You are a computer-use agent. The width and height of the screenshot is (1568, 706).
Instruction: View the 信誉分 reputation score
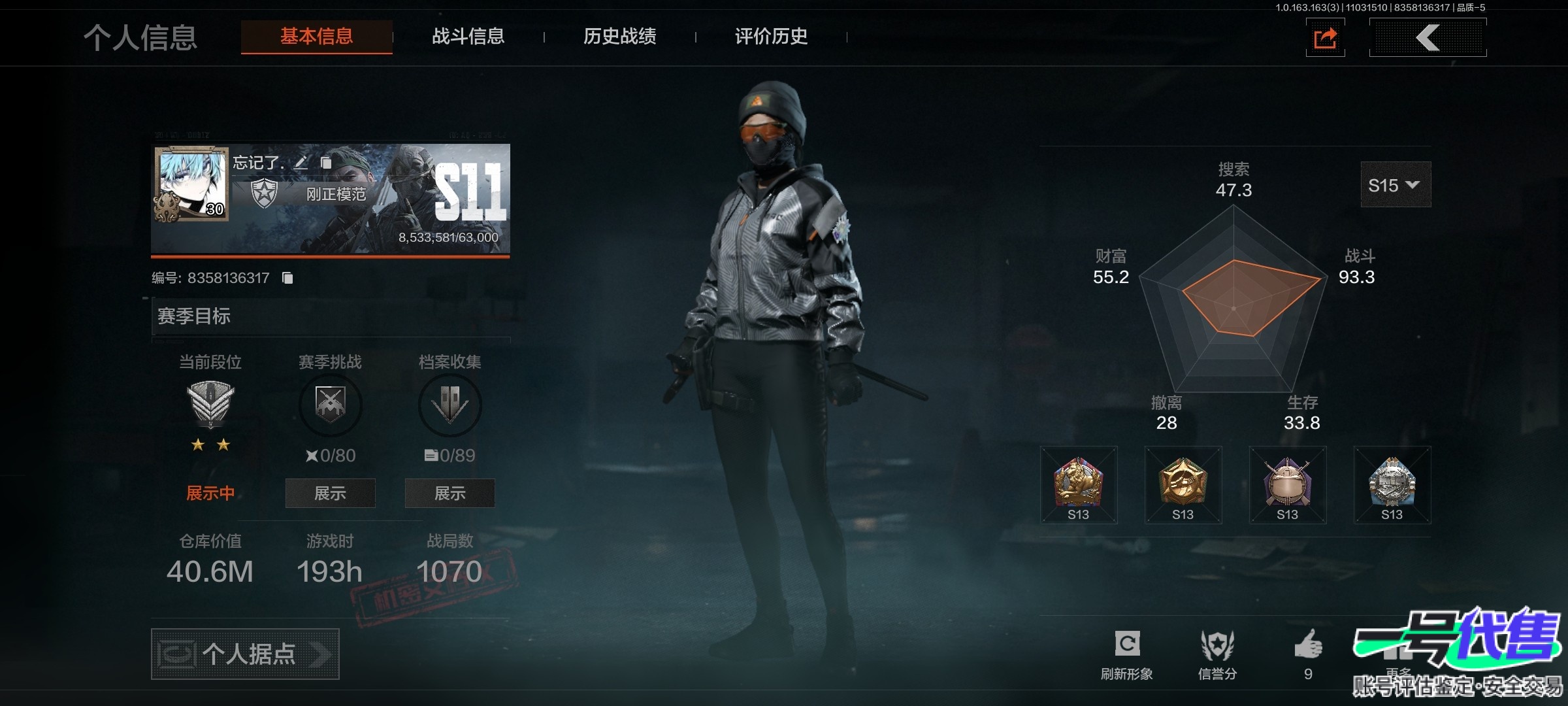click(1217, 654)
